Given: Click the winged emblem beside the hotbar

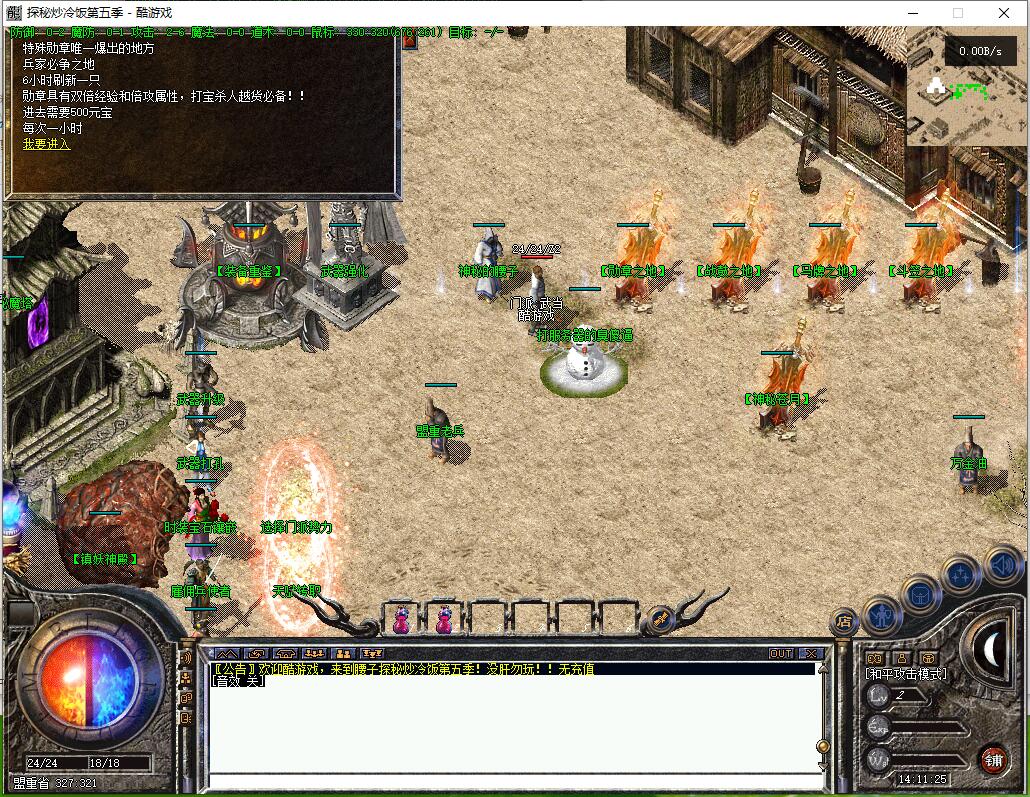Looking at the screenshot, I should pyautogui.click(x=661, y=620).
